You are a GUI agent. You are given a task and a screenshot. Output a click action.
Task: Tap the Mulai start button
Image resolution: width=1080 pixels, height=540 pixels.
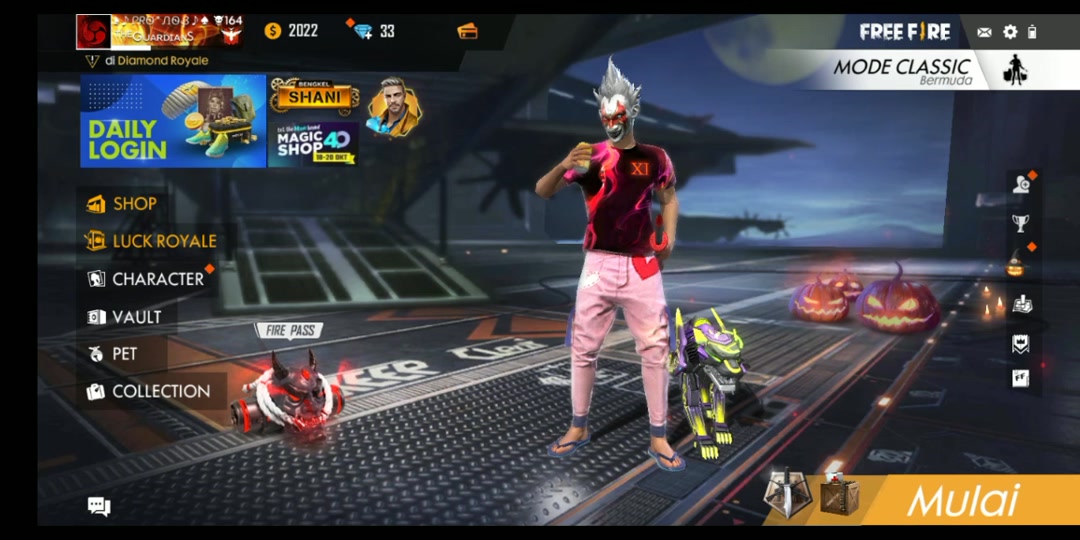(962, 500)
